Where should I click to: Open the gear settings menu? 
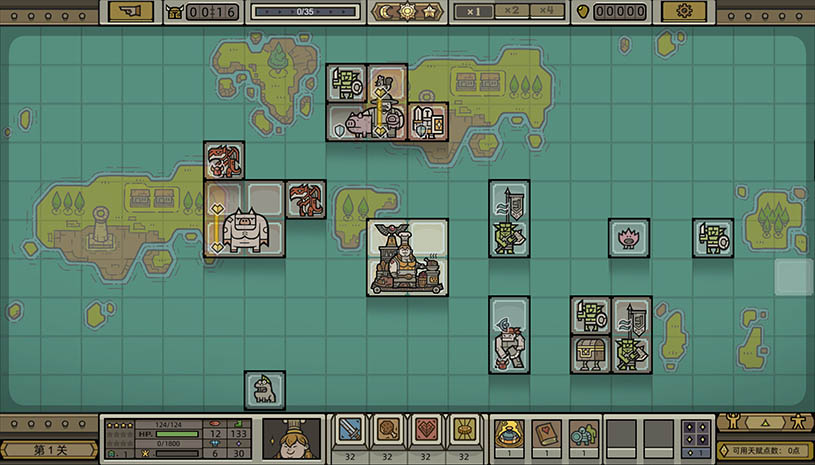click(684, 11)
